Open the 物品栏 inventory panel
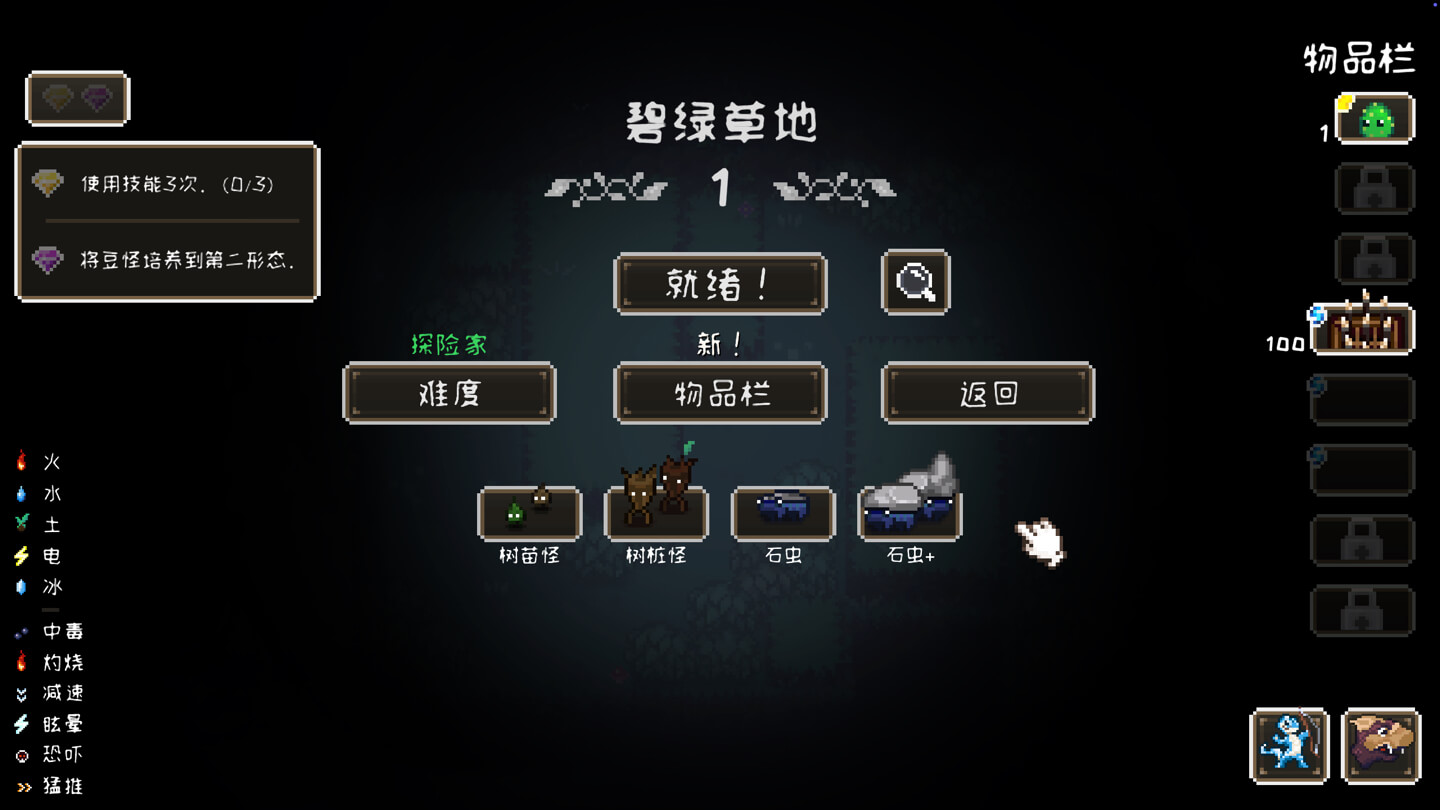 720,393
